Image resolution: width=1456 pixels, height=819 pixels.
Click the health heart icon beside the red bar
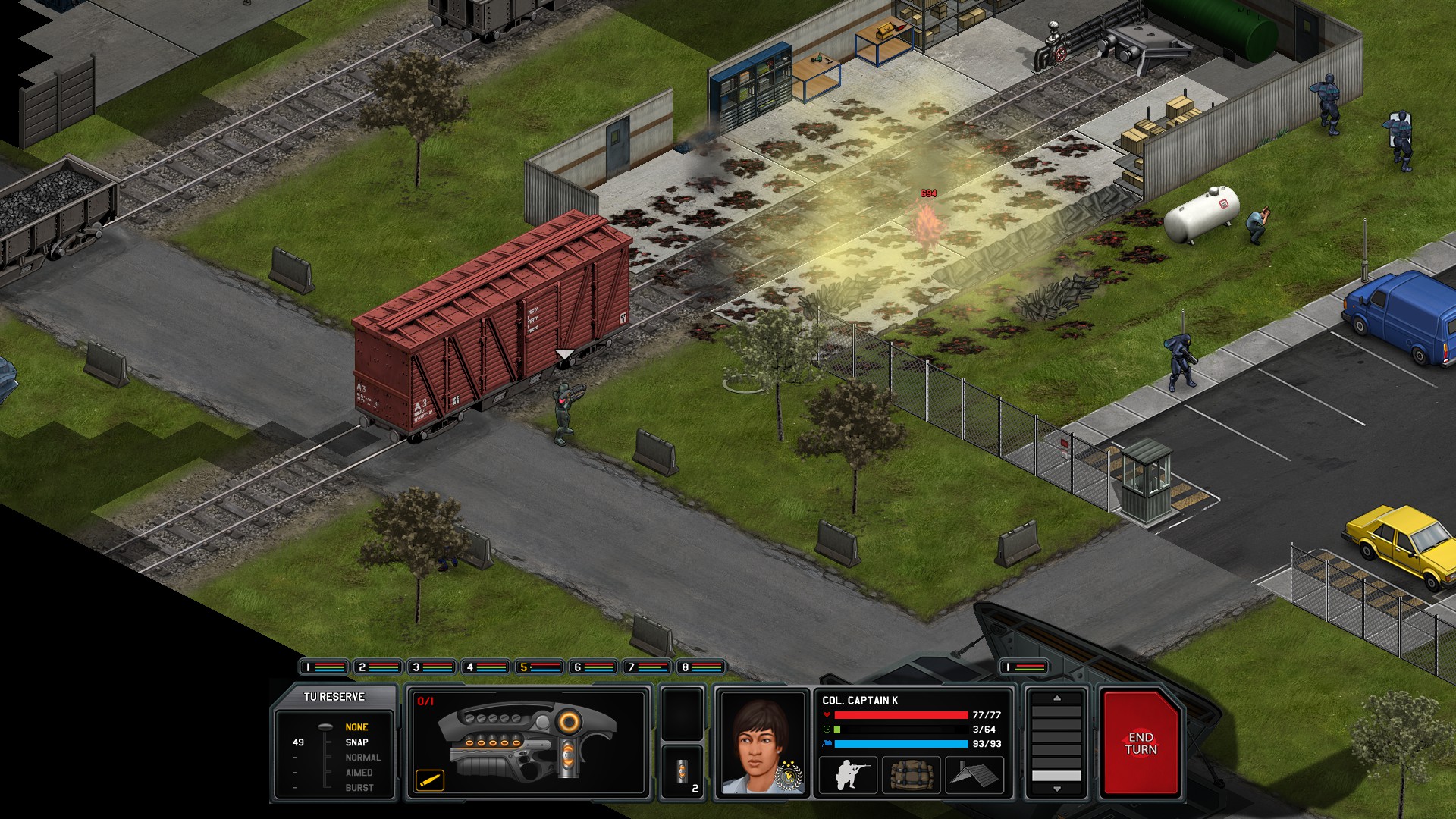coord(827,715)
